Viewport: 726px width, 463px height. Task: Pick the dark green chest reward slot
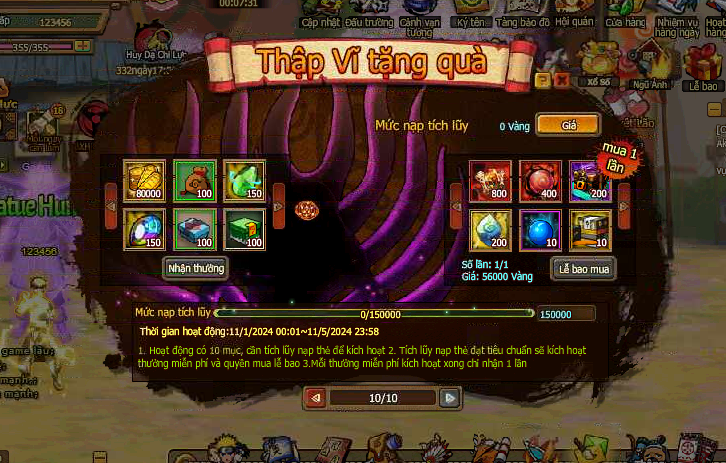(x=244, y=229)
